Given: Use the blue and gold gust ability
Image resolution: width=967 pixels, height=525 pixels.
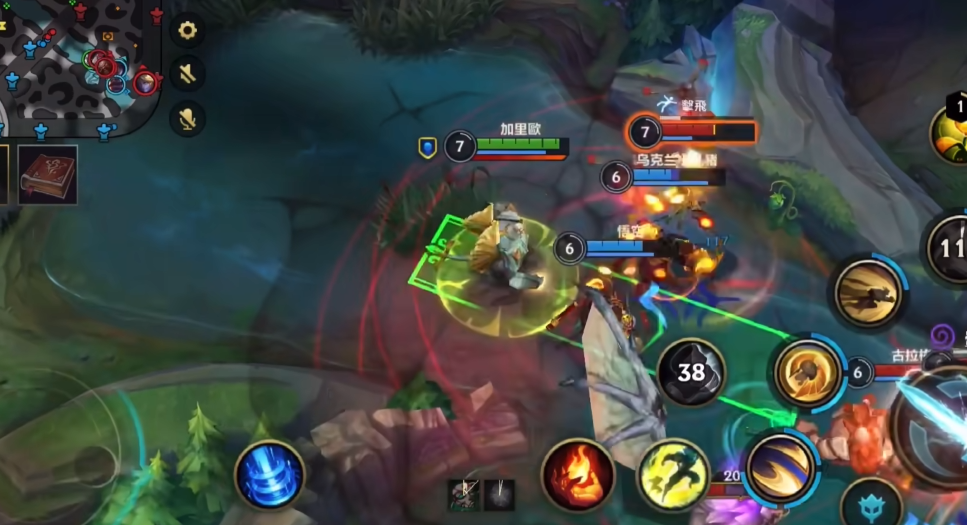Looking at the screenshot, I should (779, 467).
